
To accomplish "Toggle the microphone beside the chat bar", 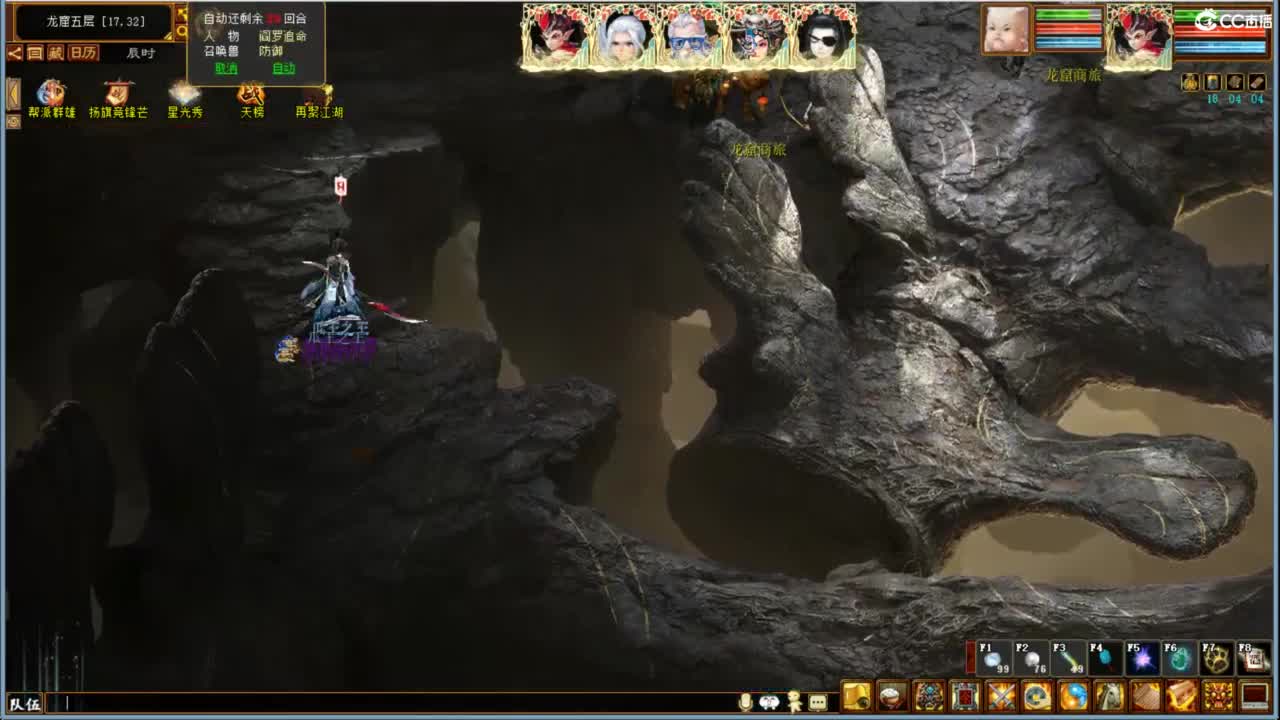I will click(745, 700).
